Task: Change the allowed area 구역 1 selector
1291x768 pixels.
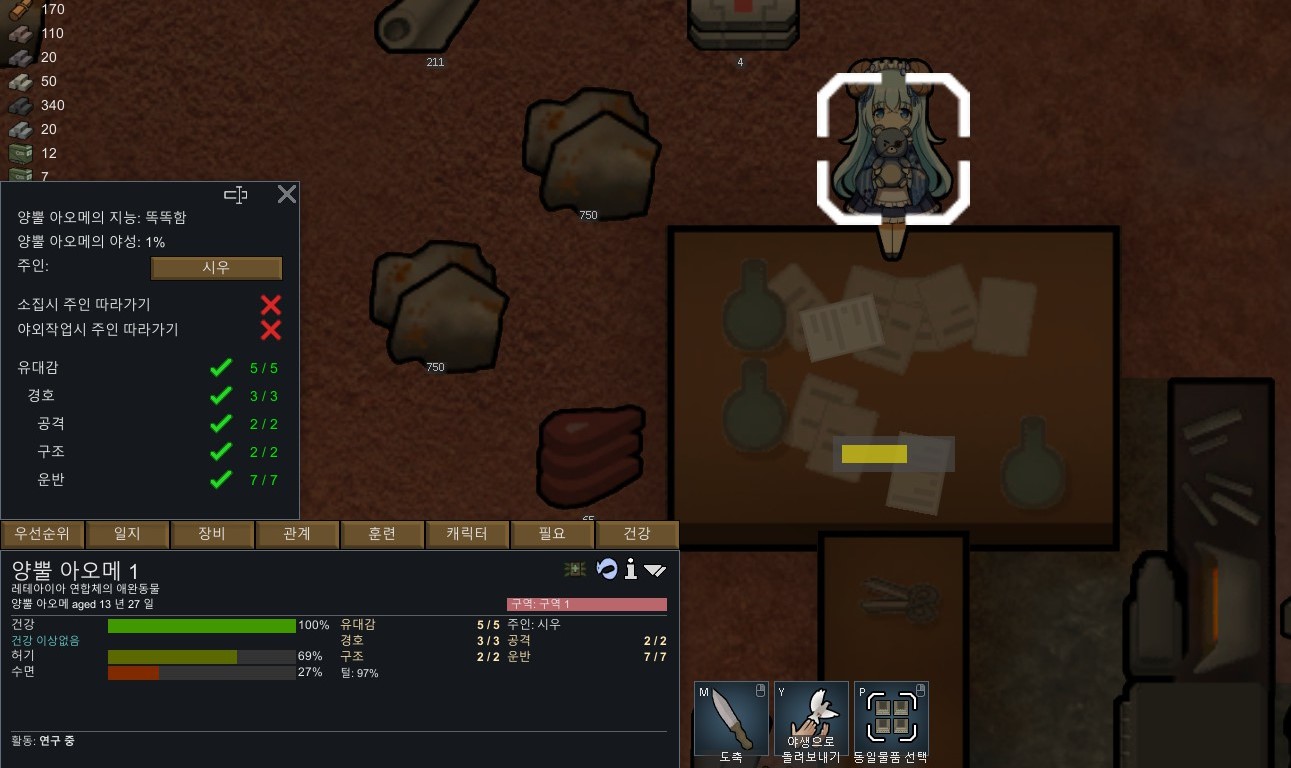Action: [587, 604]
